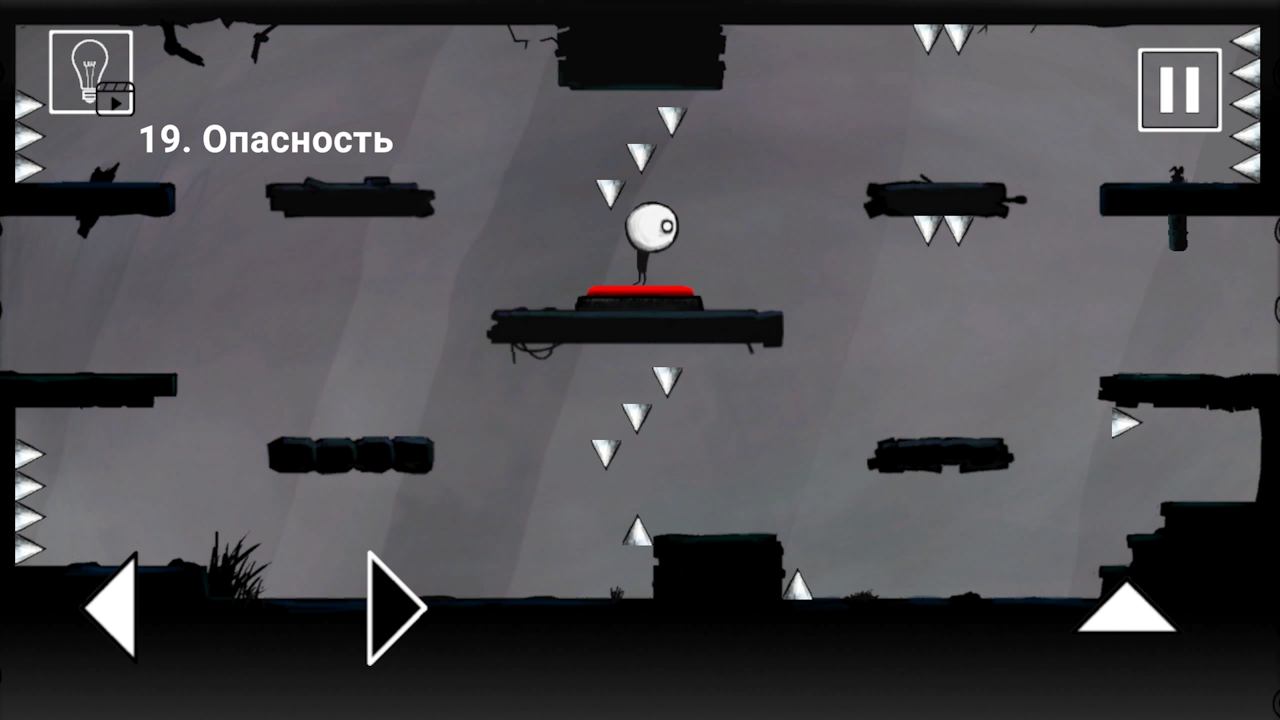Click the platform with square blocks
The width and height of the screenshot is (1280, 720).
[x=350, y=455]
